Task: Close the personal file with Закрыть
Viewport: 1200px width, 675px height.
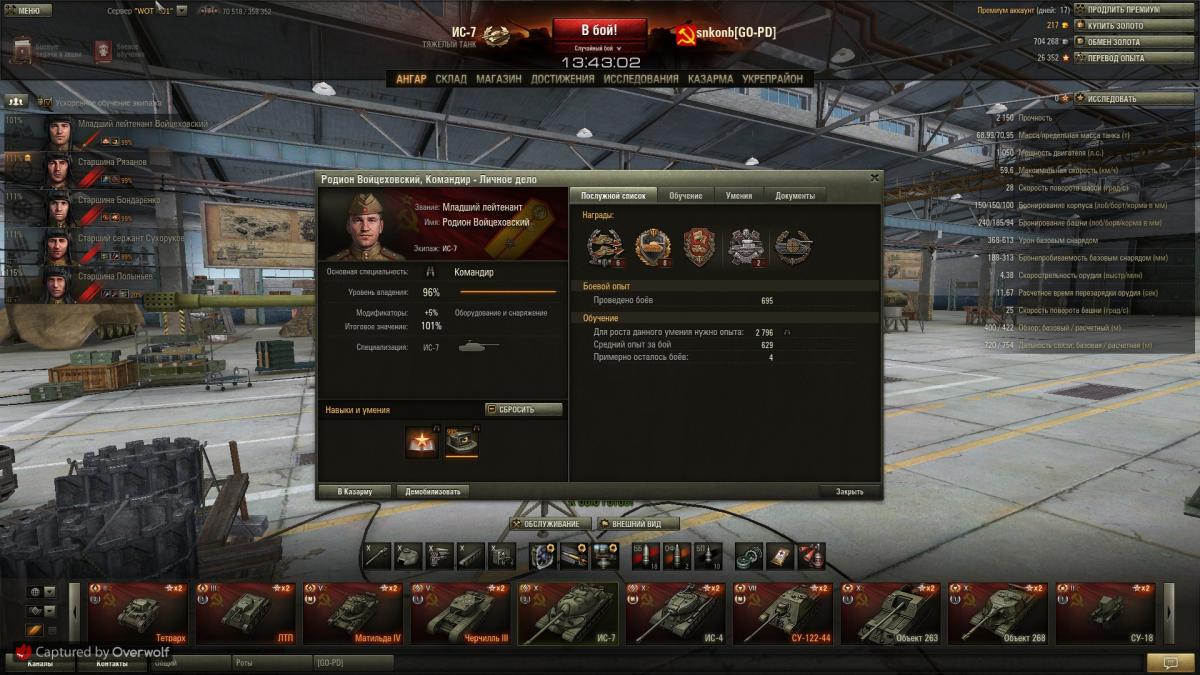Action: 849,492
